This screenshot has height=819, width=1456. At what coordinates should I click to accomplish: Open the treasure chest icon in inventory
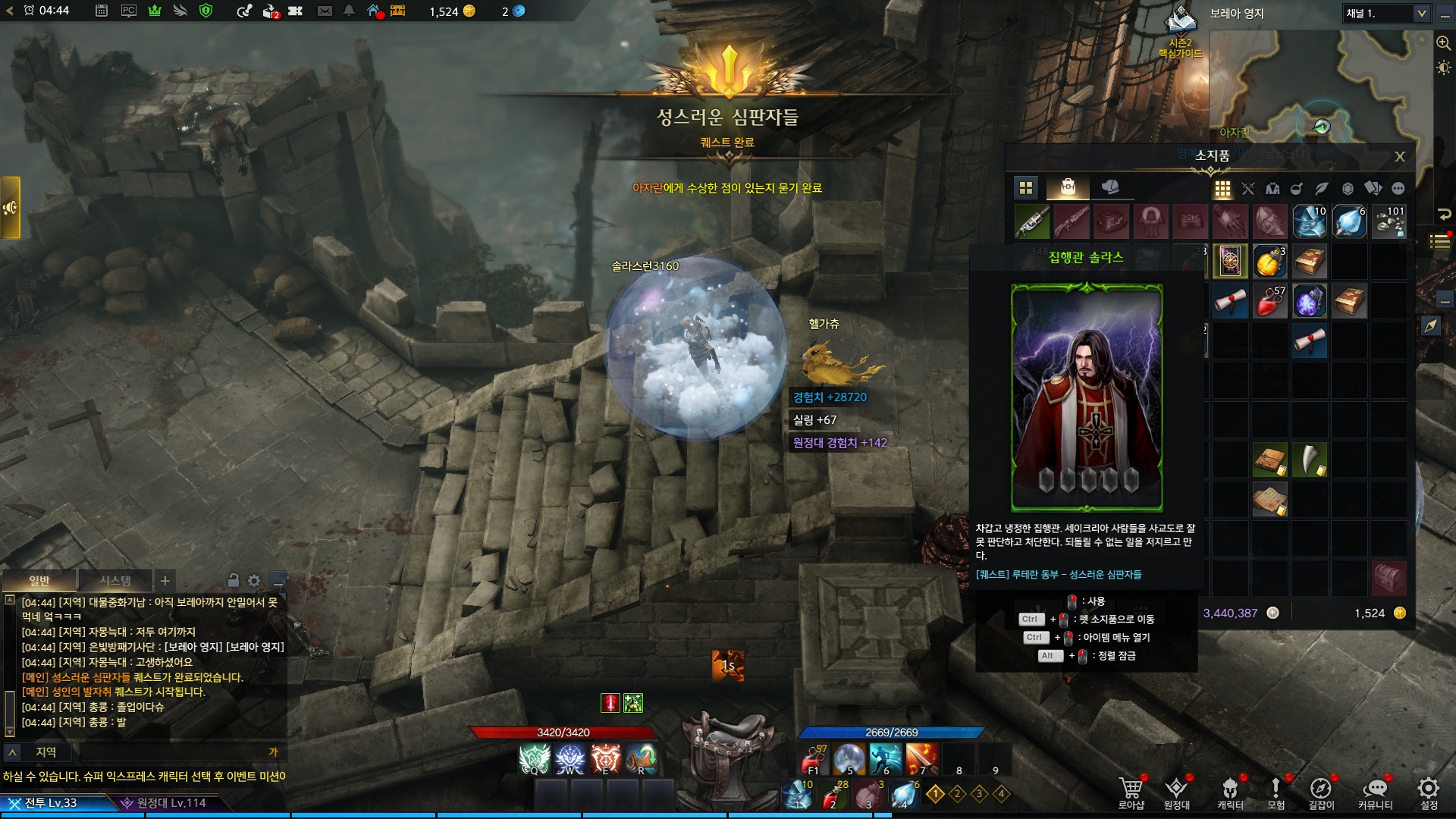pyautogui.click(x=1389, y=578)
